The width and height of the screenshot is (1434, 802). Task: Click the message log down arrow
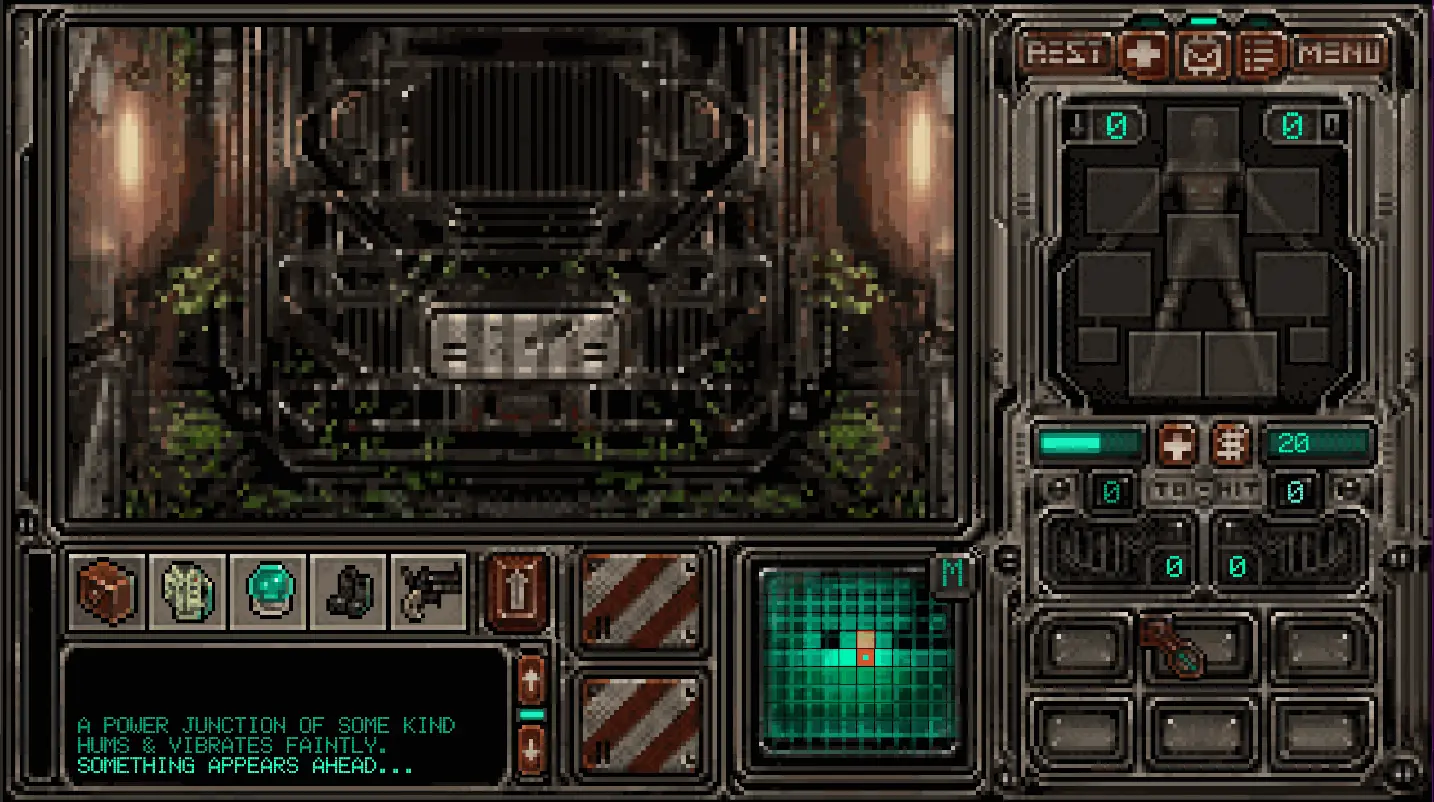coord(532,749)
